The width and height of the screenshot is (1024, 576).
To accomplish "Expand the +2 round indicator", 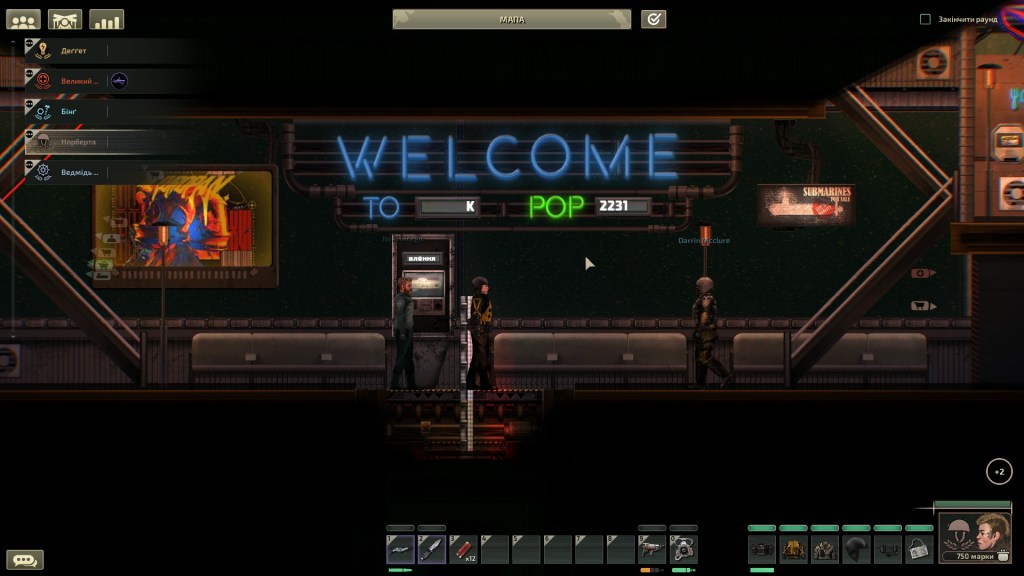I will (x=998, y=472).
